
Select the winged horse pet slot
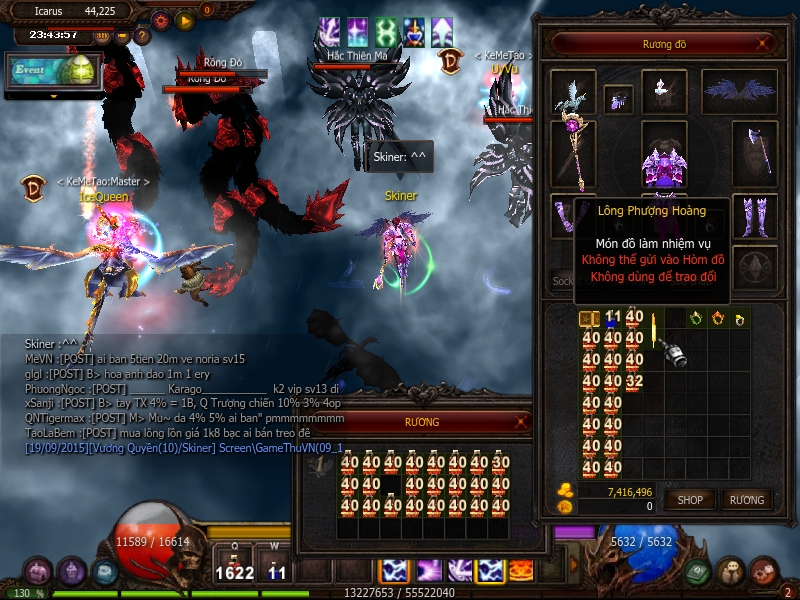pos(574,92)
